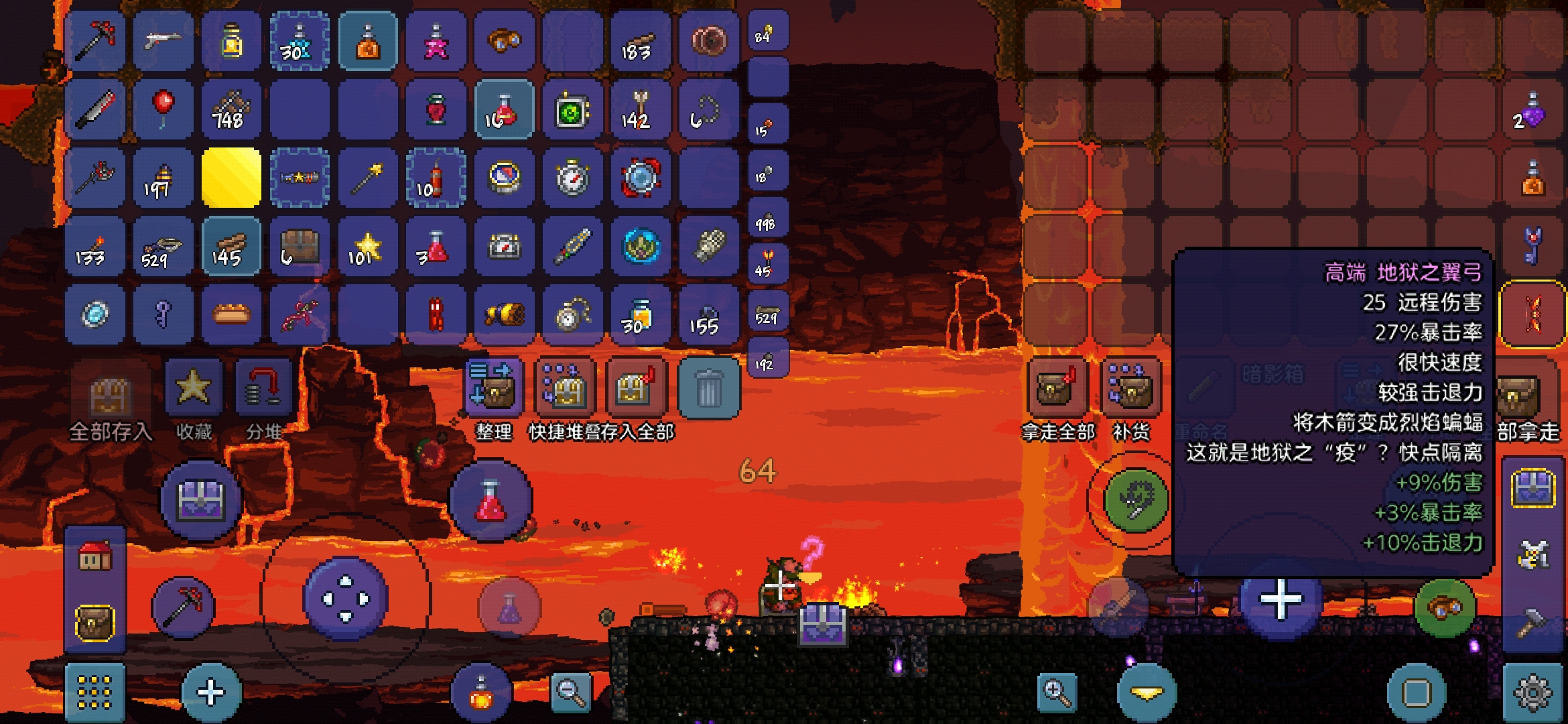
Task: Tap the green grappling hook button
Action: (x=1135, y=501)
